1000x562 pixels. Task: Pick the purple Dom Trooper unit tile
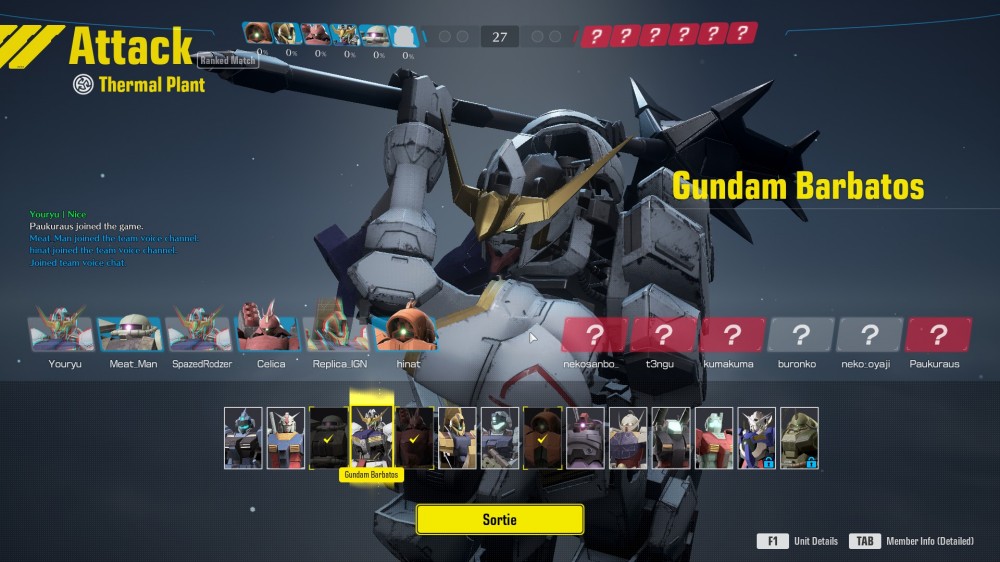click(585, 437)
